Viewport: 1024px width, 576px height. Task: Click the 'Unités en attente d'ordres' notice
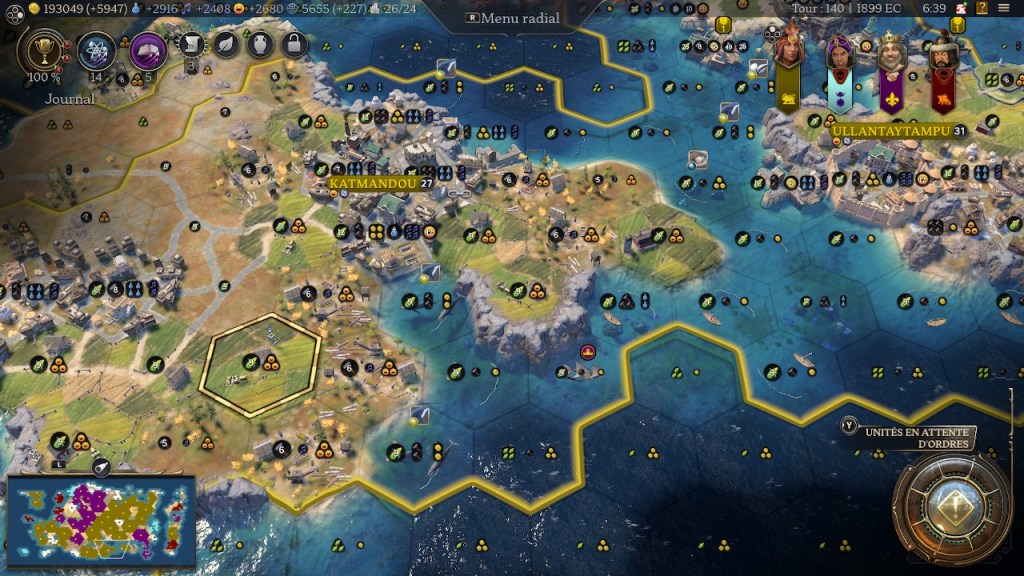click(908, 438)
